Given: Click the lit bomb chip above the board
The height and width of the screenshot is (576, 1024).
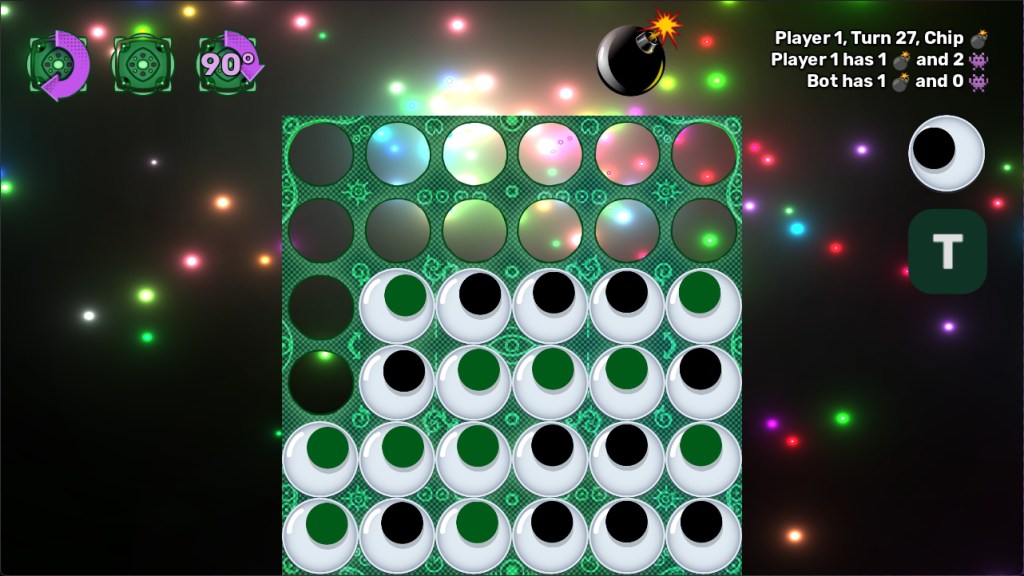Looking at the screenshot, I should click(634, 58).
